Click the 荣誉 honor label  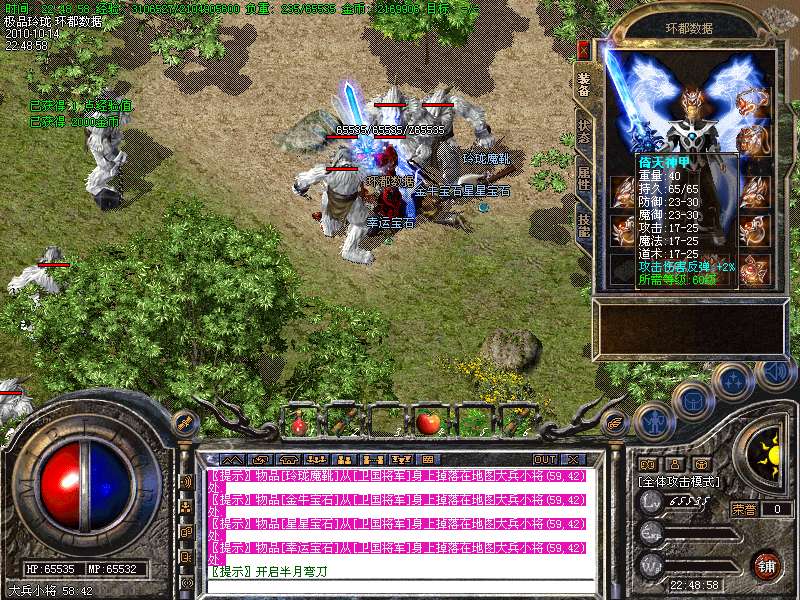(743, 509)
